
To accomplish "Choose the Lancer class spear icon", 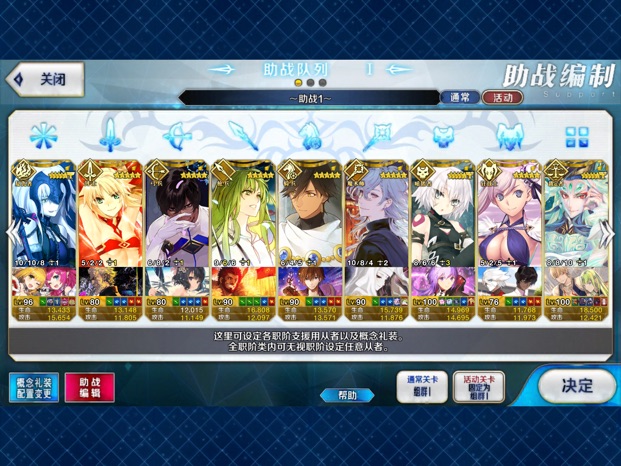I will pos(242,135).
